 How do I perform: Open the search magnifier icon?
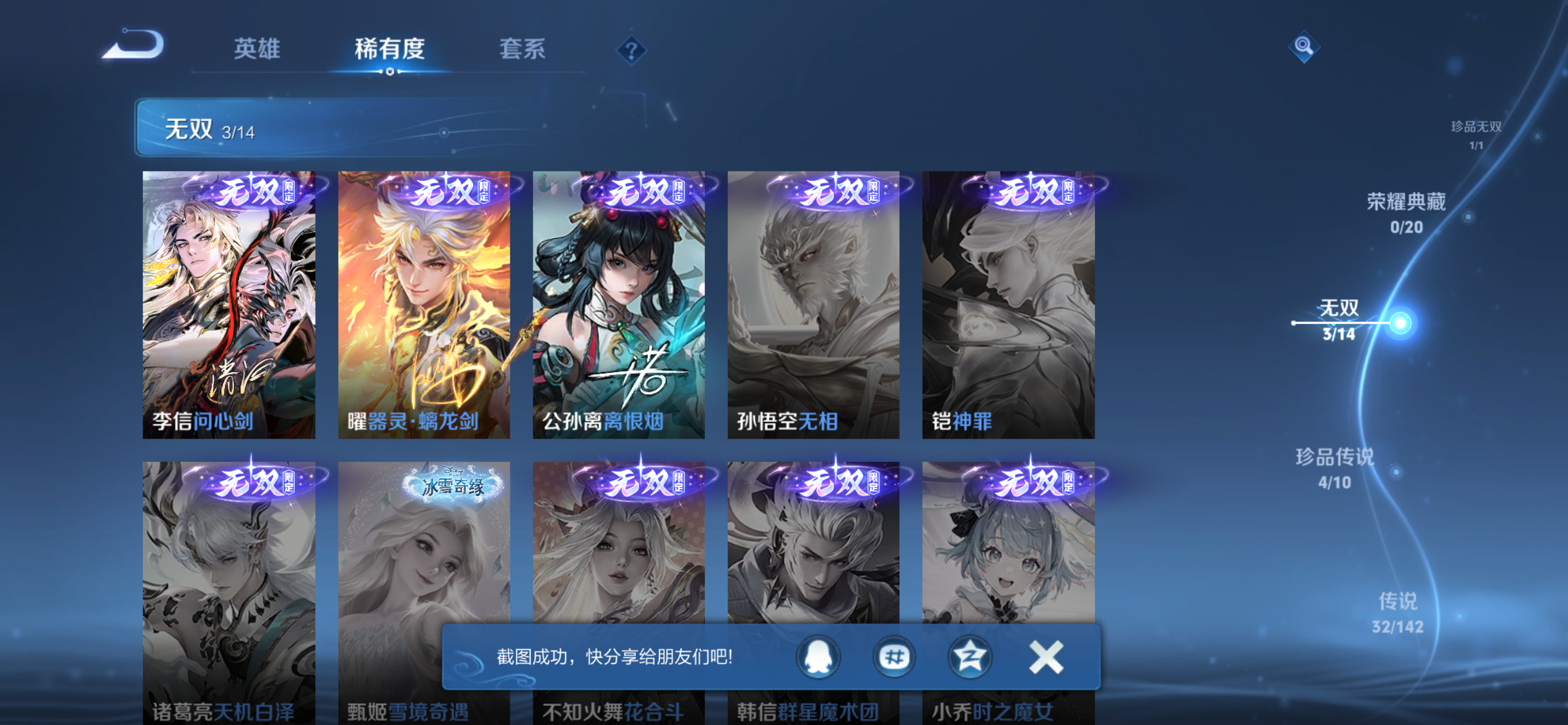[1303, 45]
